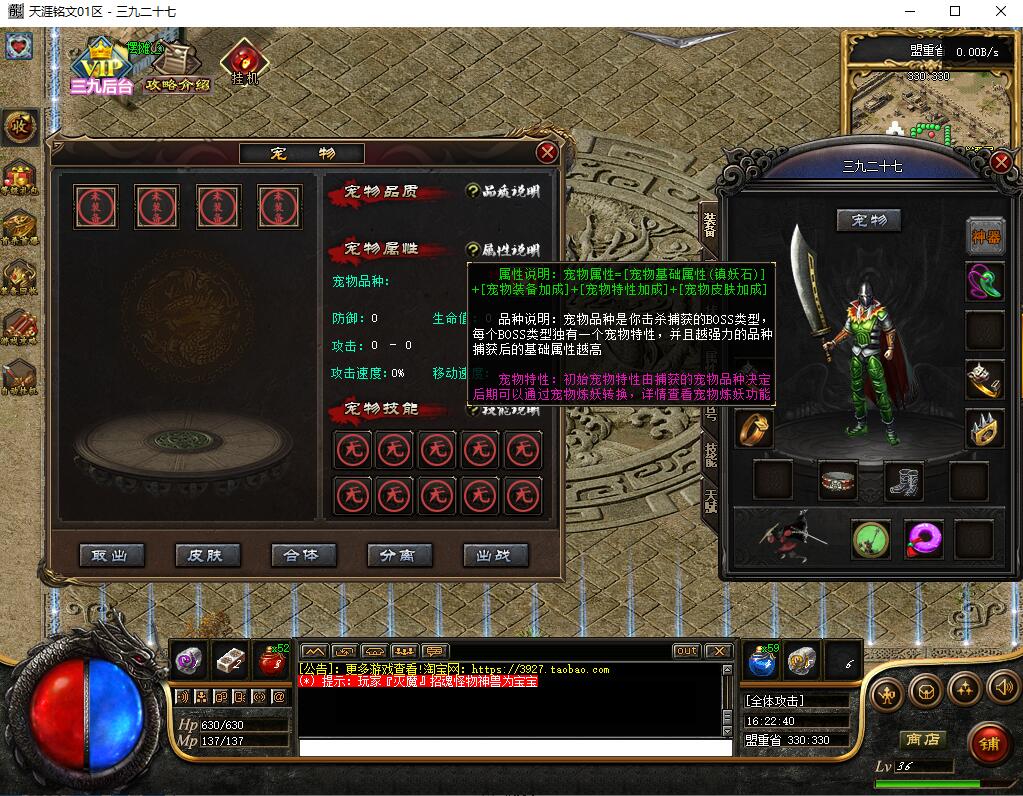Open the 皮肤 pet skin option
The image size is (1023, 796).
(207, 555)
